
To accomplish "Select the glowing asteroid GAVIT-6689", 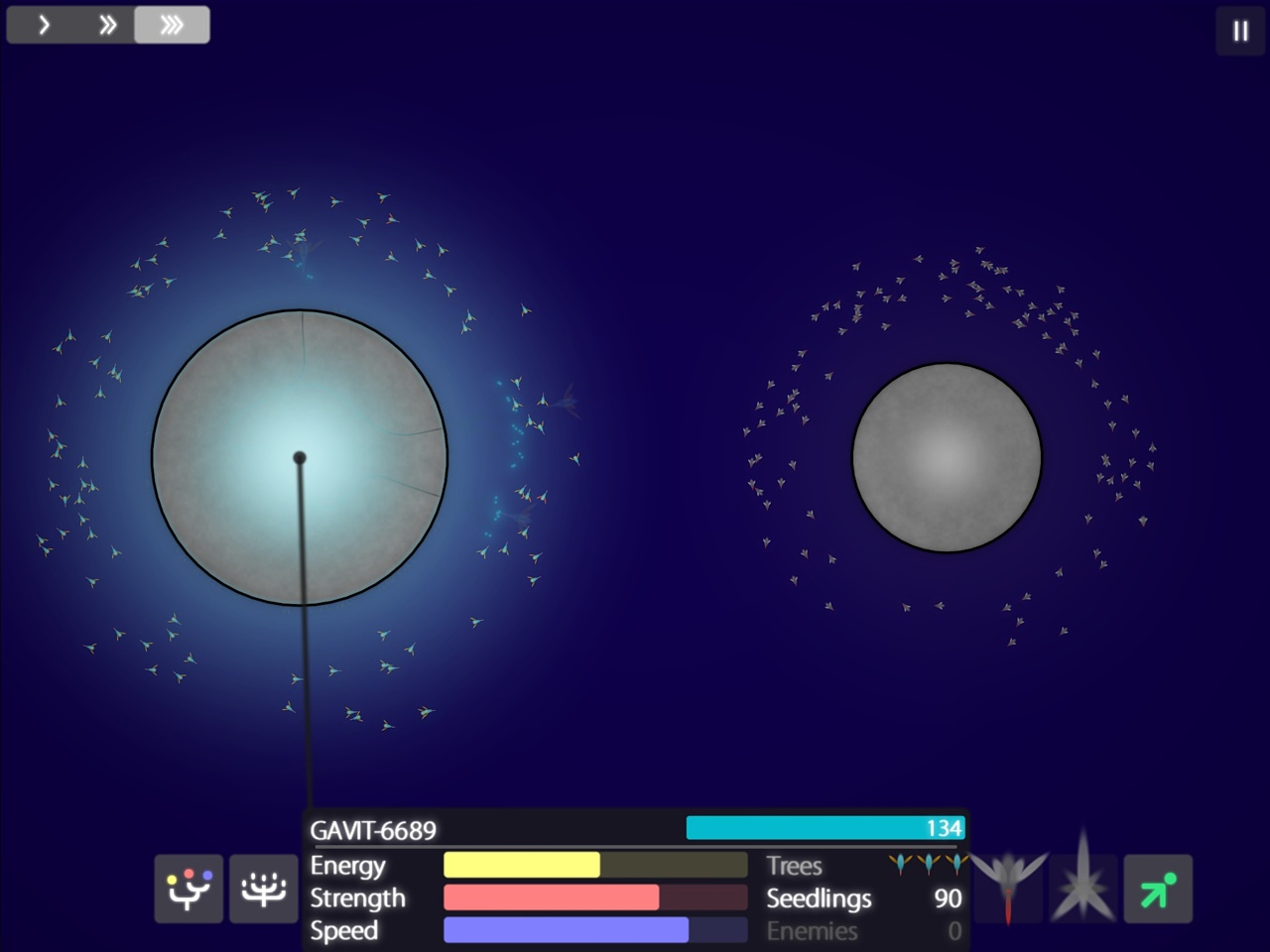I will 300,456.
